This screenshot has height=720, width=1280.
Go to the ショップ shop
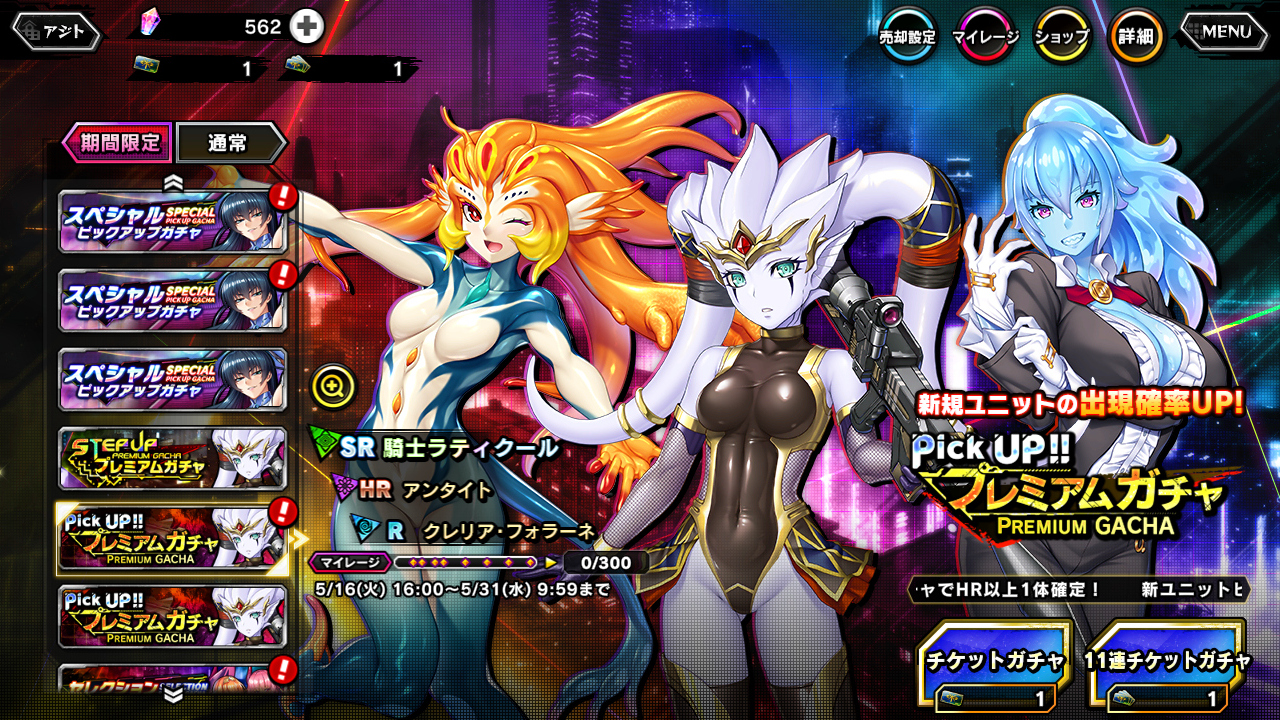coord(1061,37)
